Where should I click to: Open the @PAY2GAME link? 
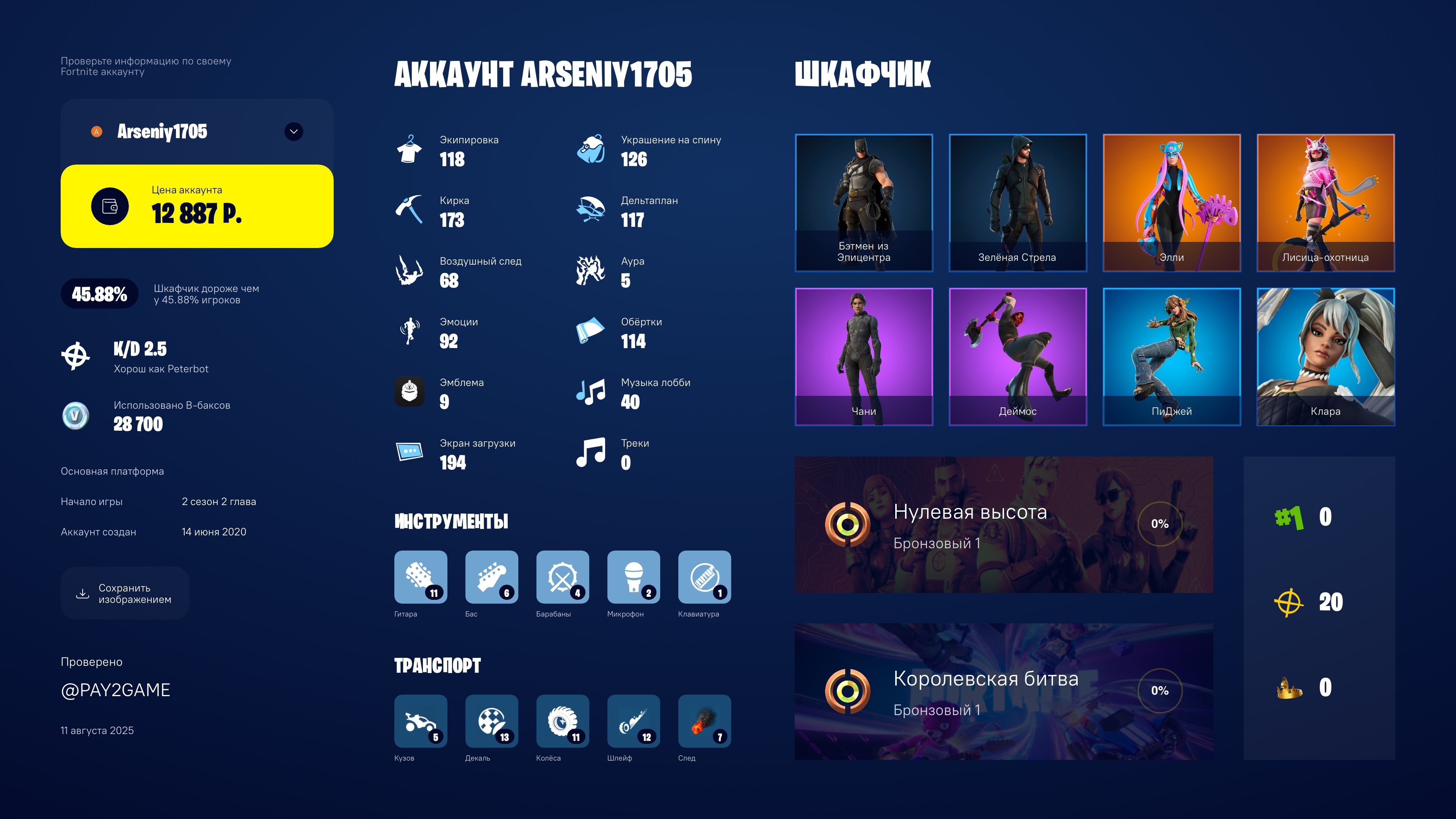tap(115, 690)
